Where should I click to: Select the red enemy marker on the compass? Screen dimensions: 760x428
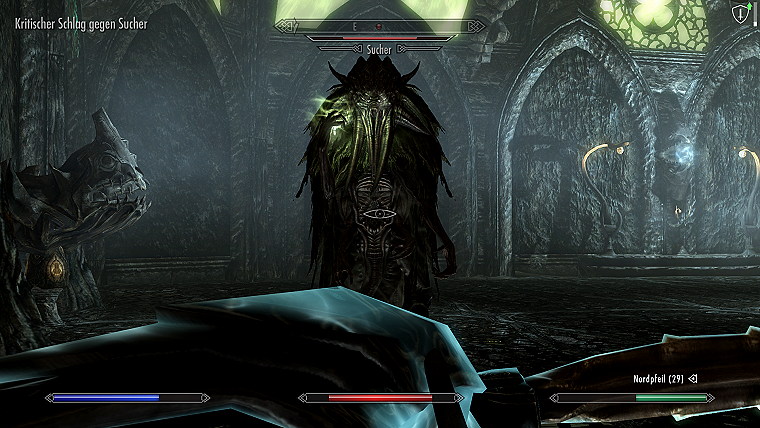click(x=379, y=26)
